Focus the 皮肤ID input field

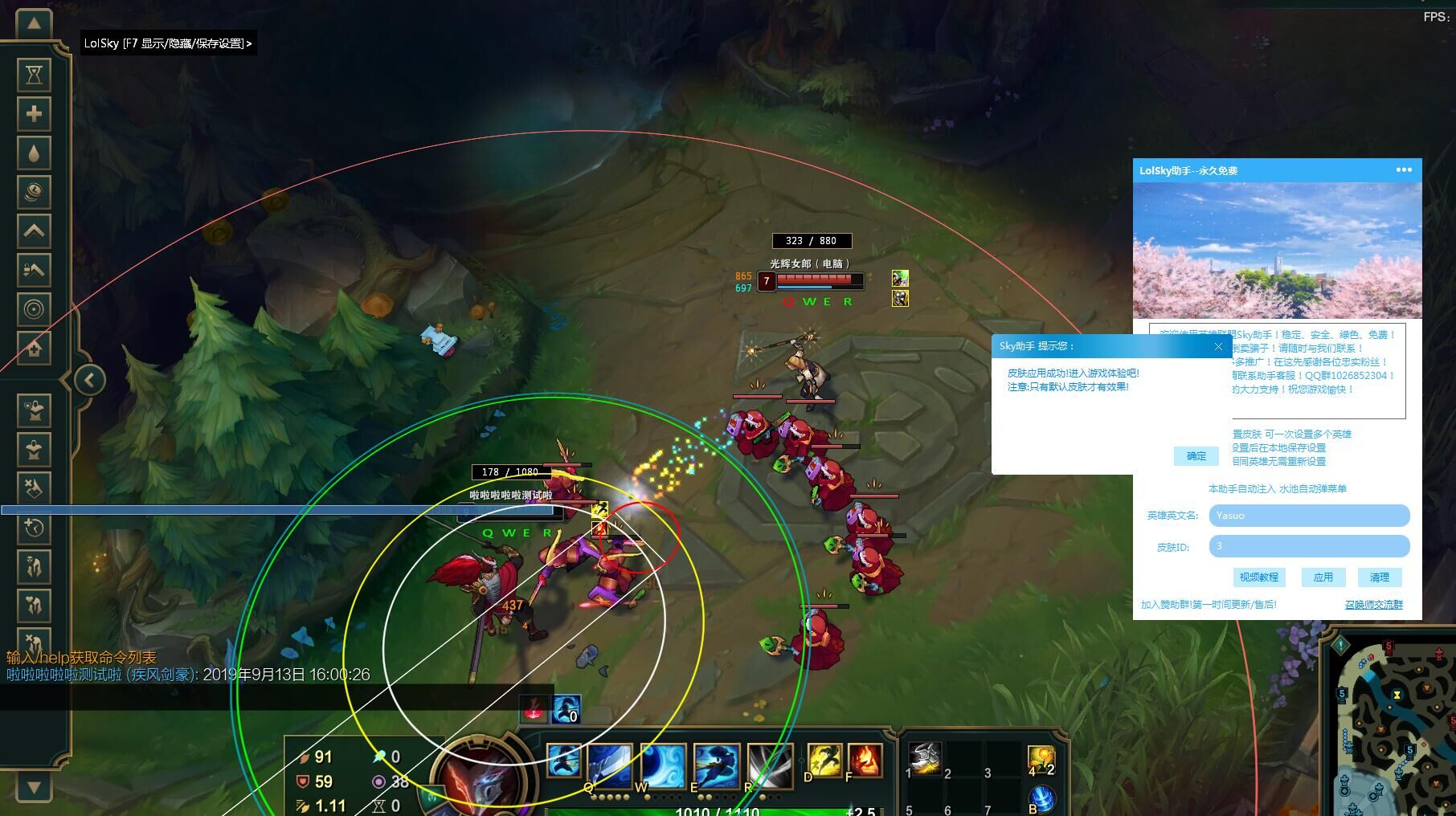1309,547
